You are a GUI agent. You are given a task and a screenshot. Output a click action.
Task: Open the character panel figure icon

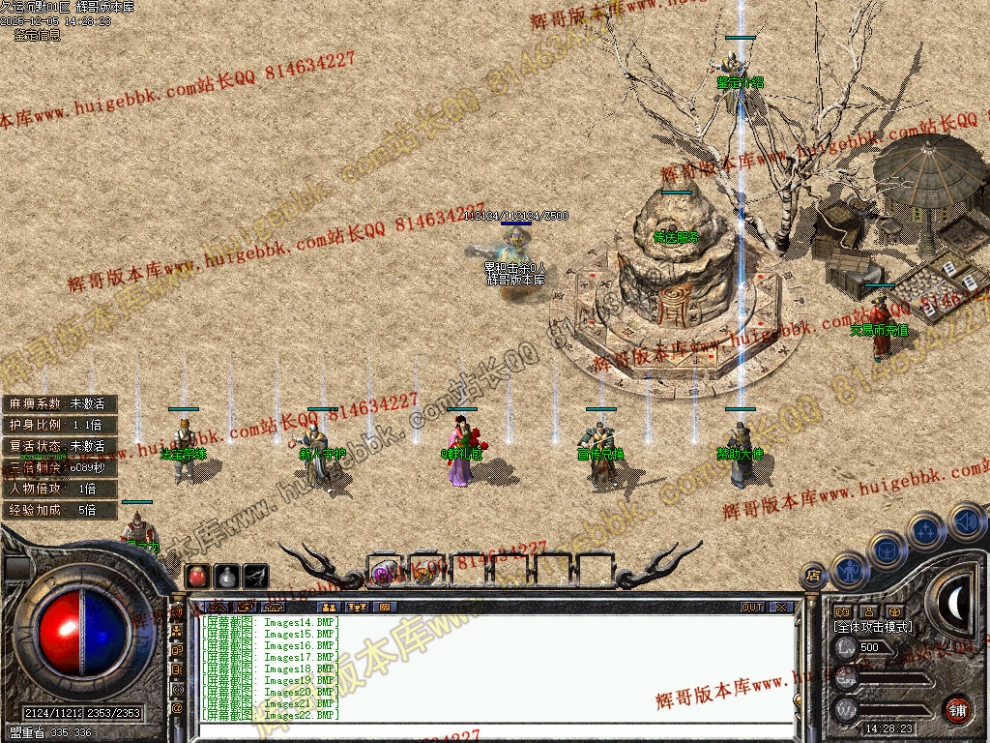click(x=849, y=571)
